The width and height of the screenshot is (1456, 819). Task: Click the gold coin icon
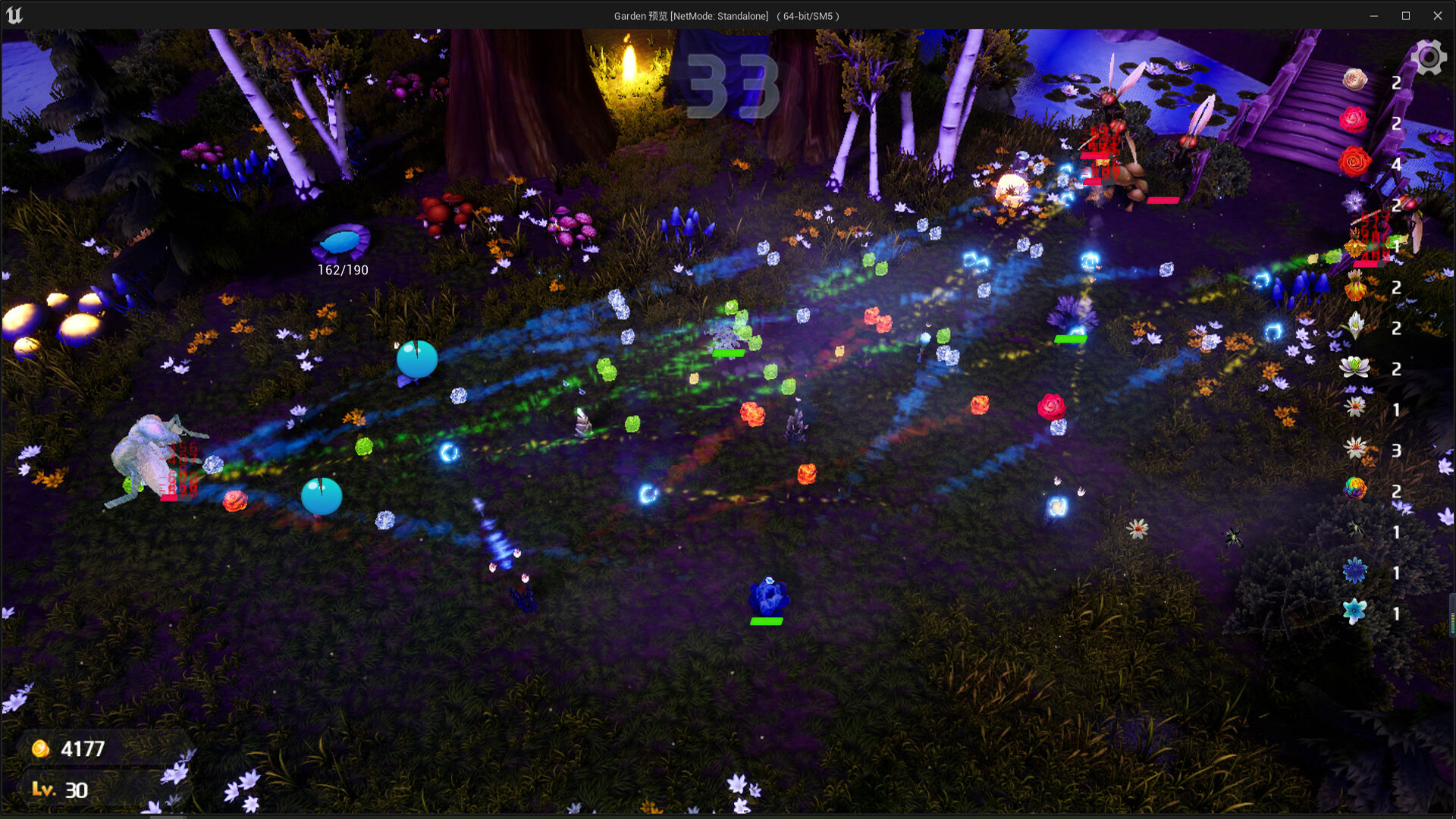(x=42, y=748)
